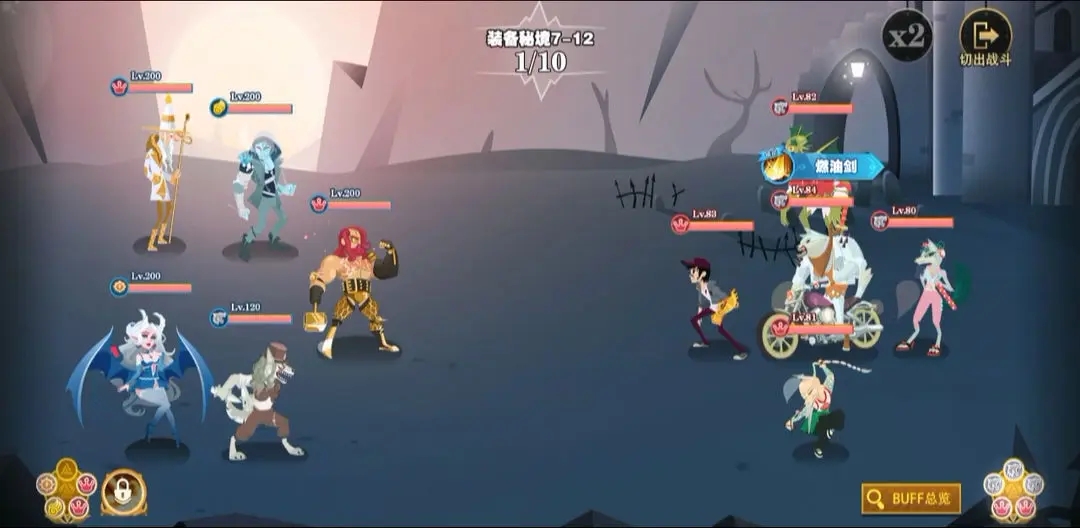Exit the battle with 切出战斗 button

point(985,38)
